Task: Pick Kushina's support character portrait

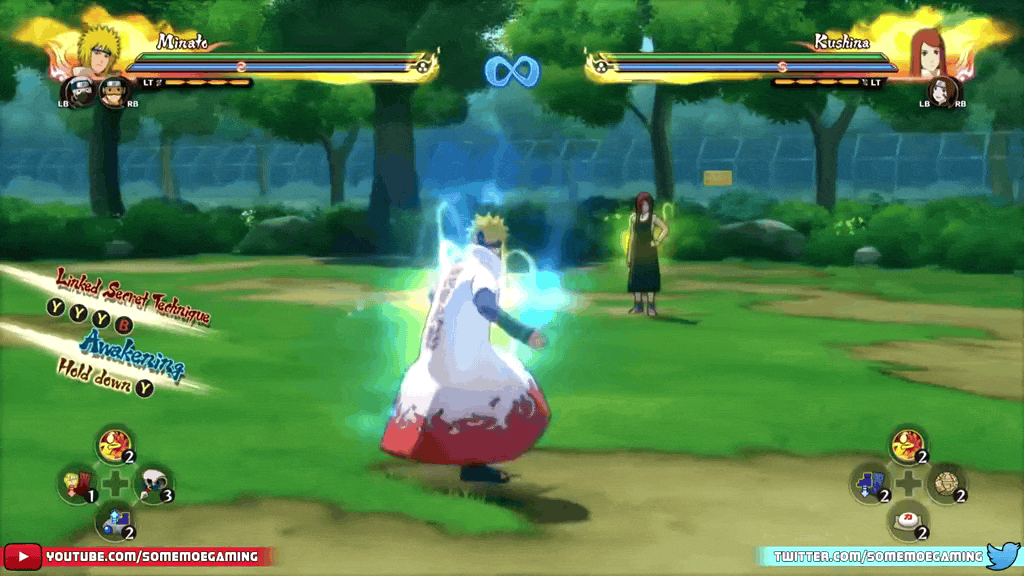Action: pos(941,92)
